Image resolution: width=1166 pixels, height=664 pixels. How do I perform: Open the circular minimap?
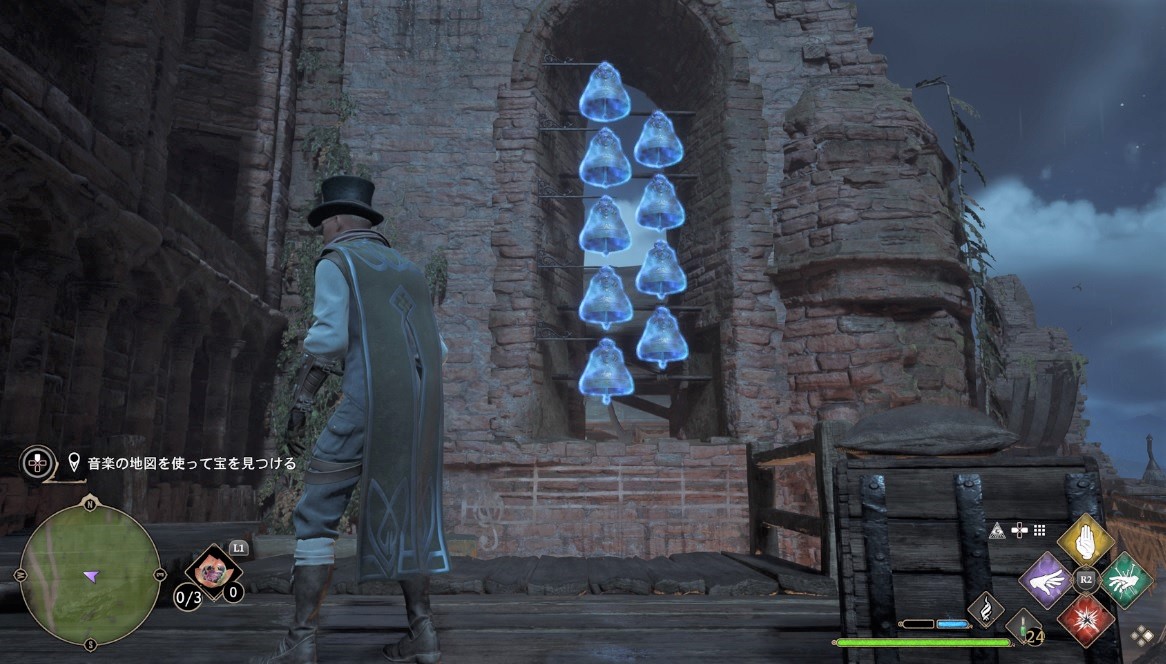[90, 574]
